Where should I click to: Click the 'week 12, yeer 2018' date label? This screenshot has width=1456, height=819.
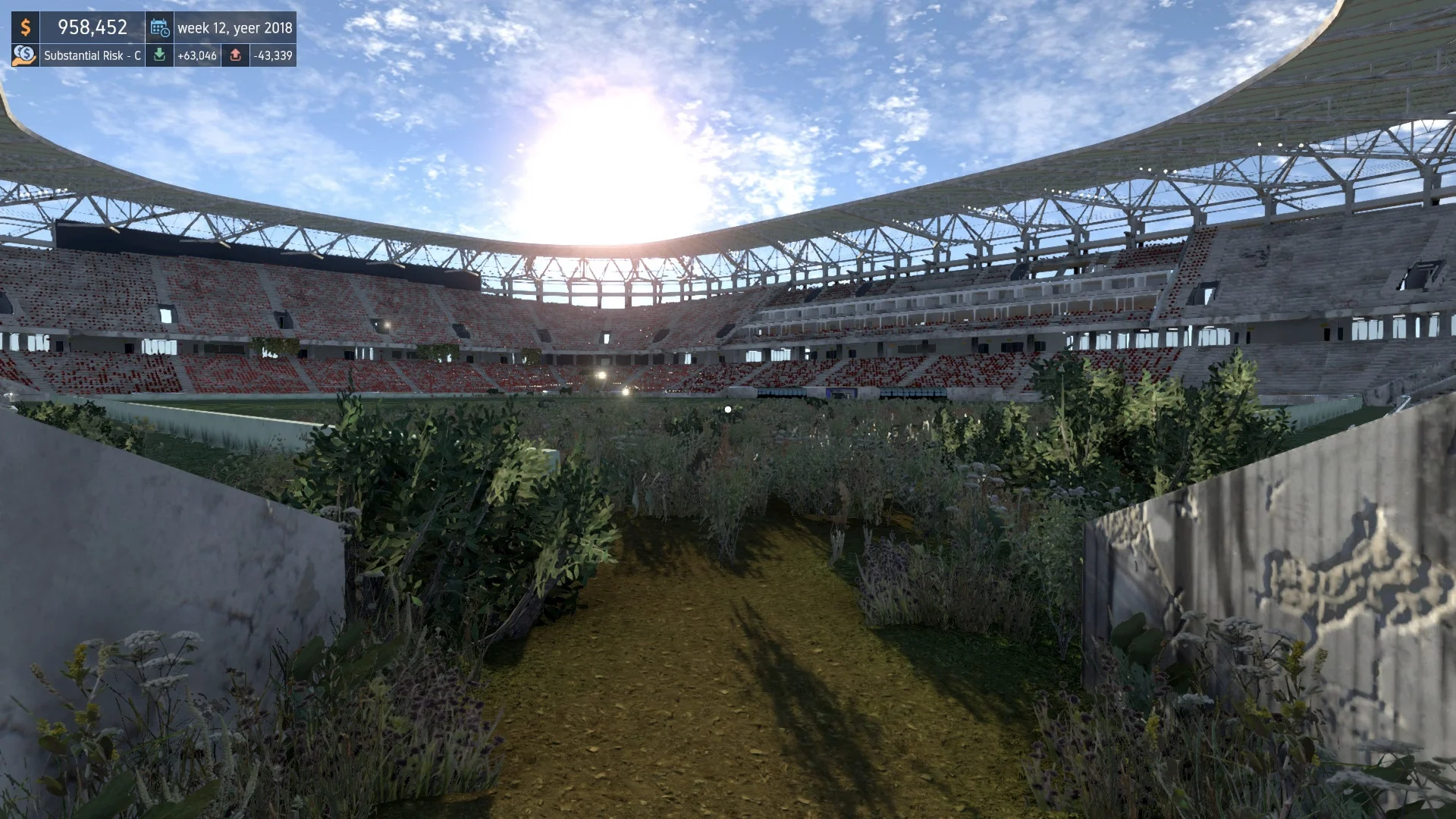click(235, 28)
